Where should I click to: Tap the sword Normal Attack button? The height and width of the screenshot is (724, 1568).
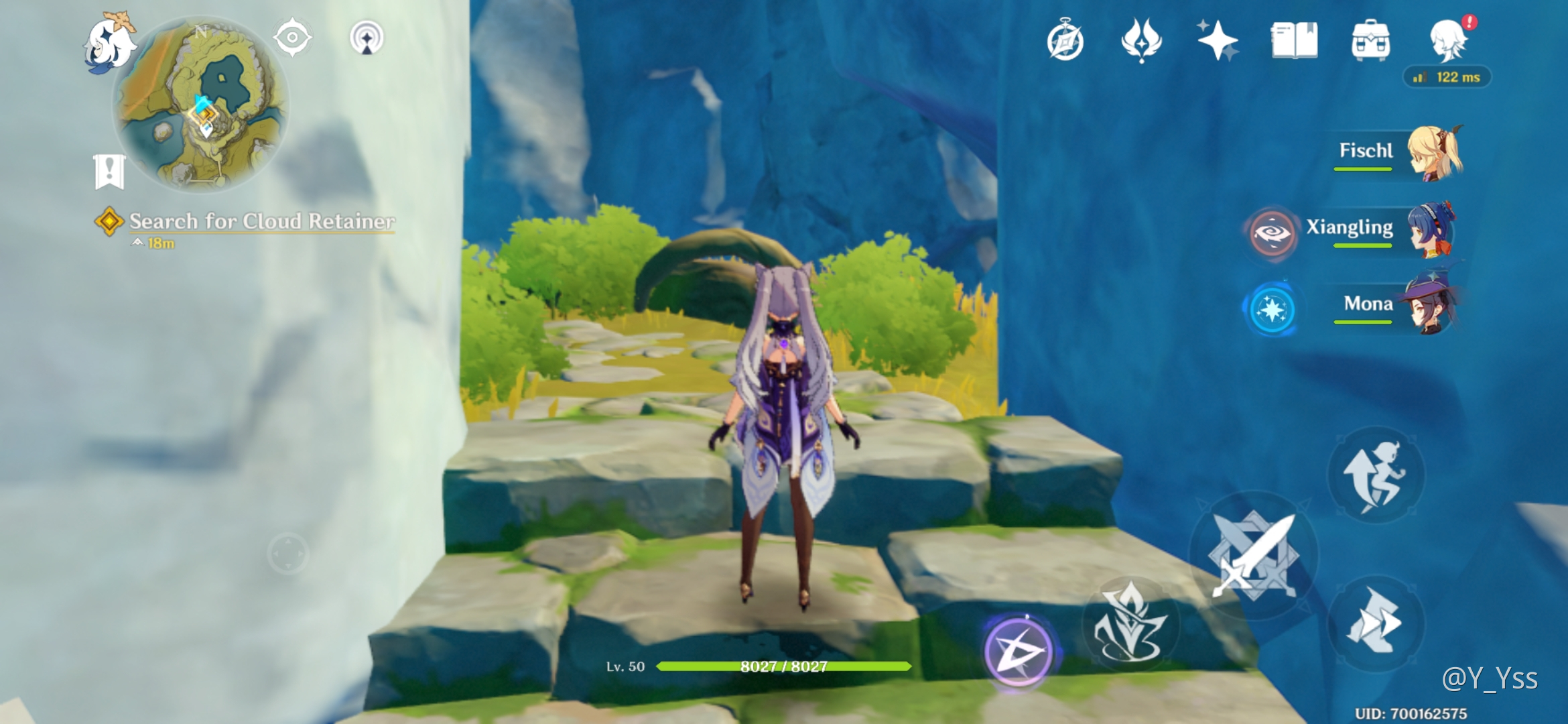click(x=1253, y=555)
